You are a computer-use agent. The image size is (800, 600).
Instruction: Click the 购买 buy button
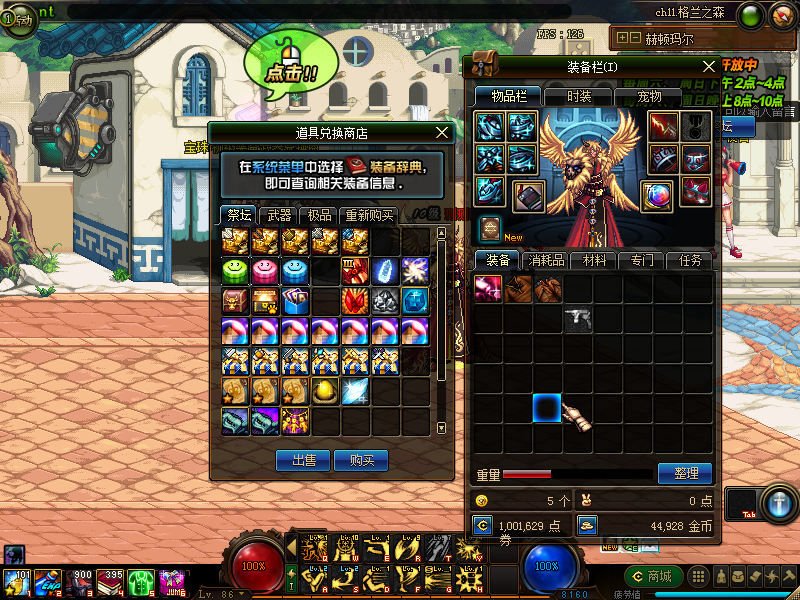tap(361, 460)
